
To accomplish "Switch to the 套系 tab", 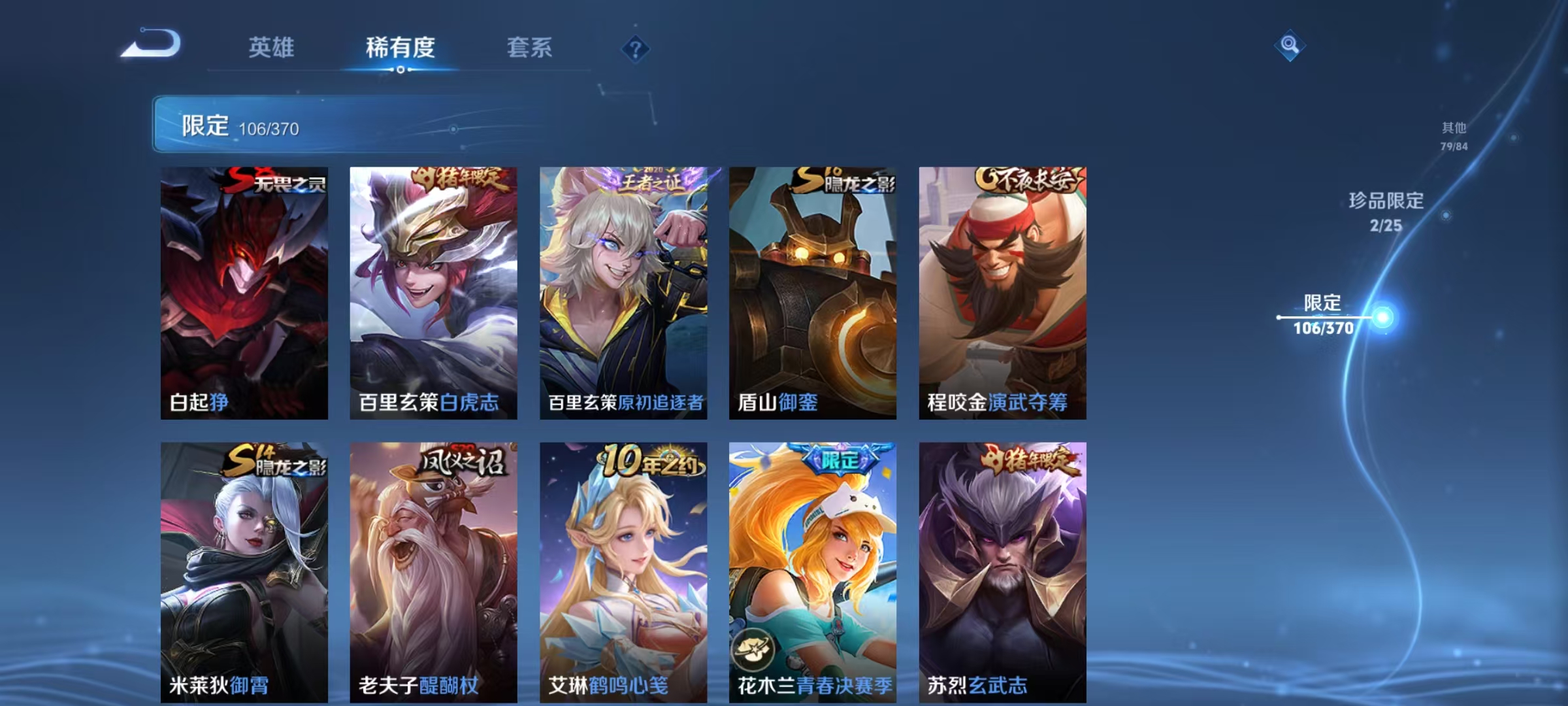I will pos(530,48).
